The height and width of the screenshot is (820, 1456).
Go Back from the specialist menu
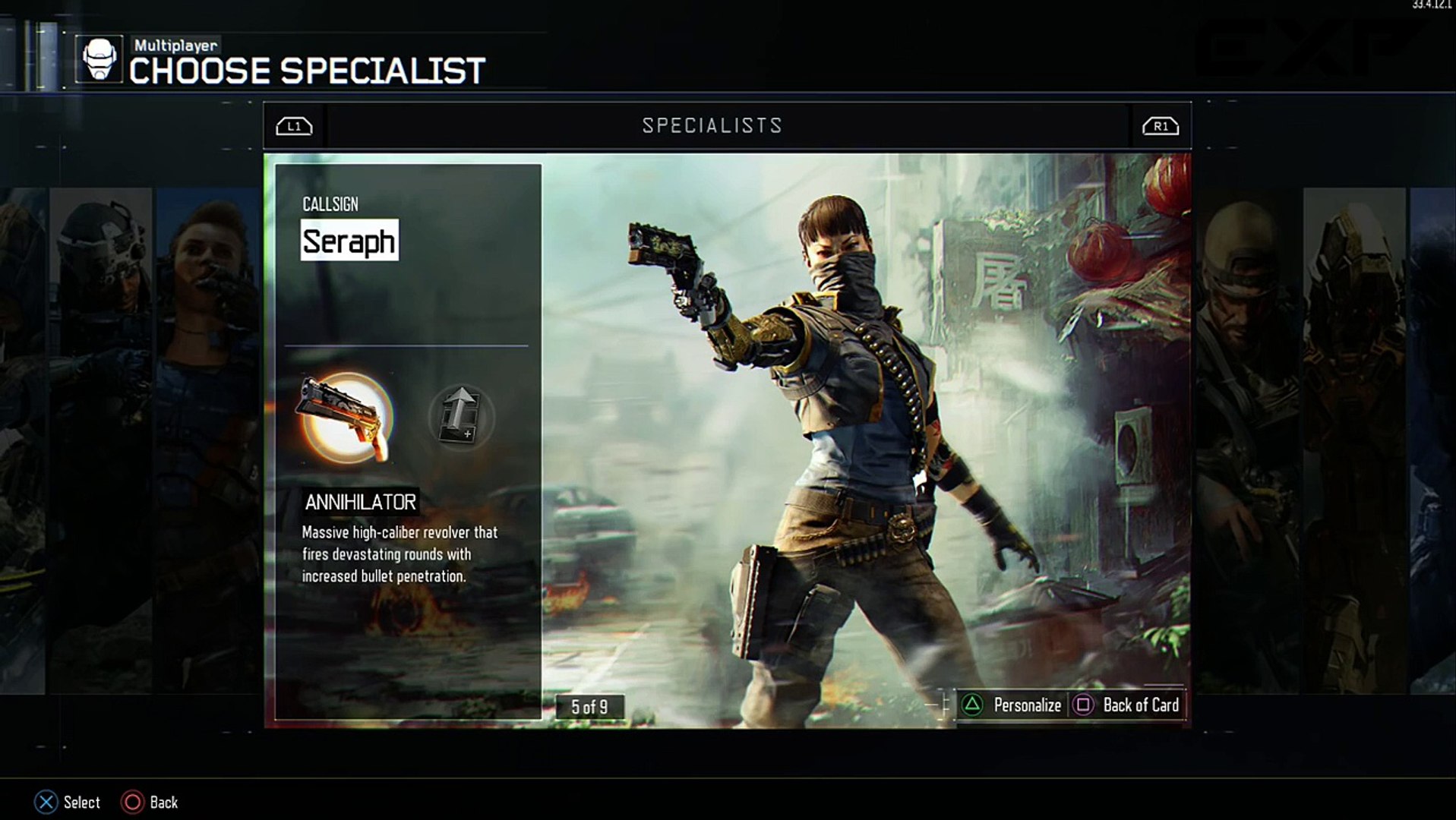[x=150, y=803]
